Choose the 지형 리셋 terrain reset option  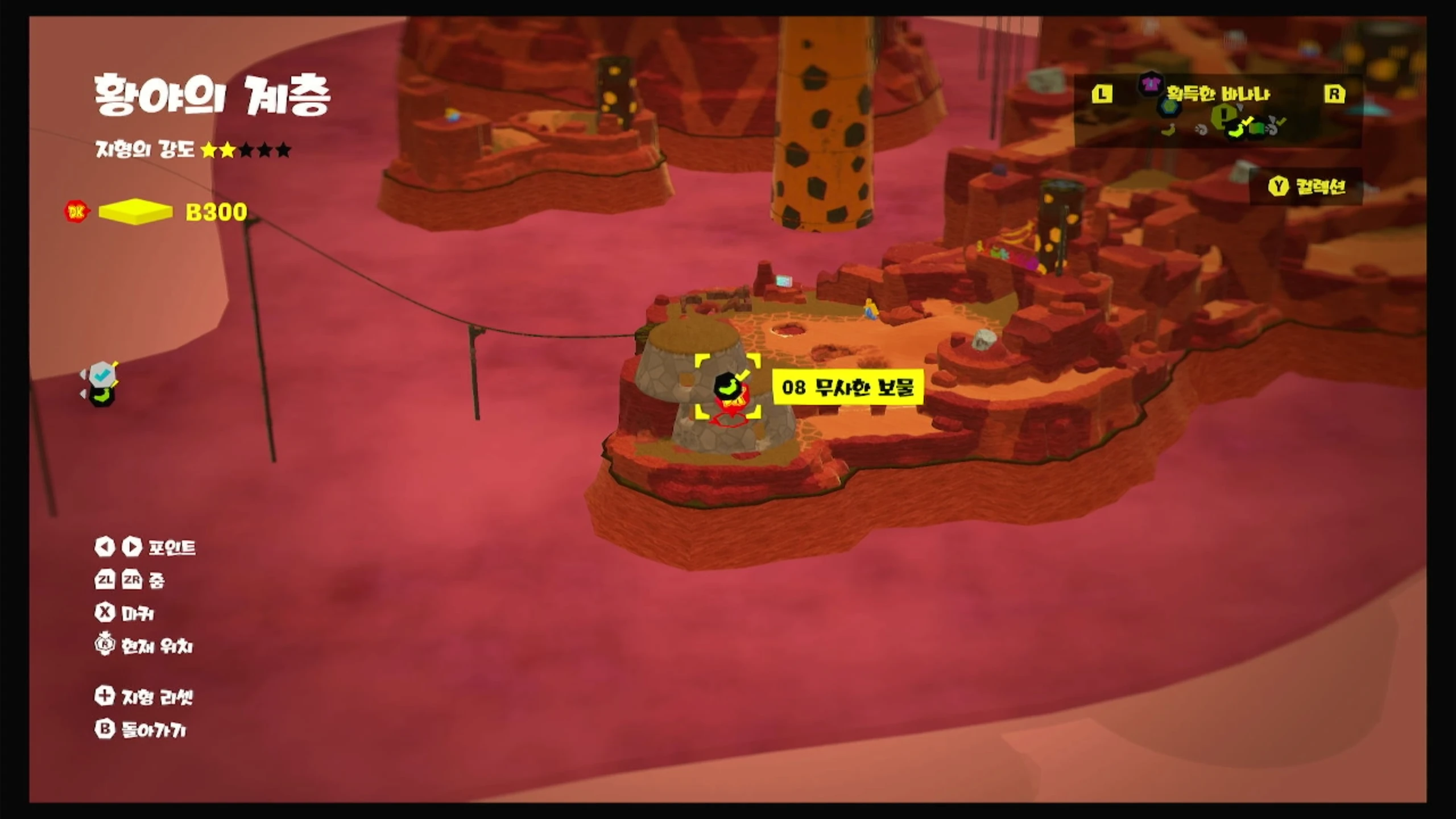pos(144,697)
